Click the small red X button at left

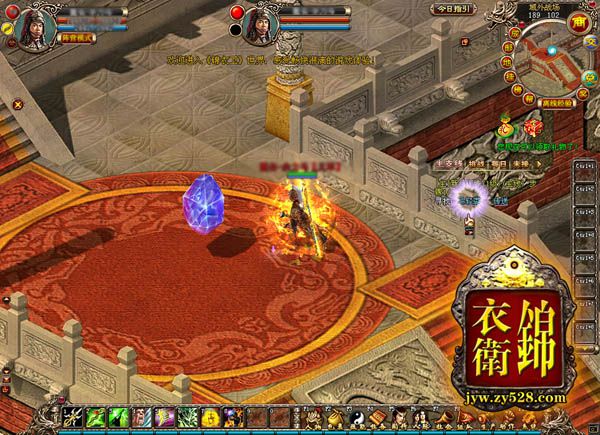(x=18, y=102)
